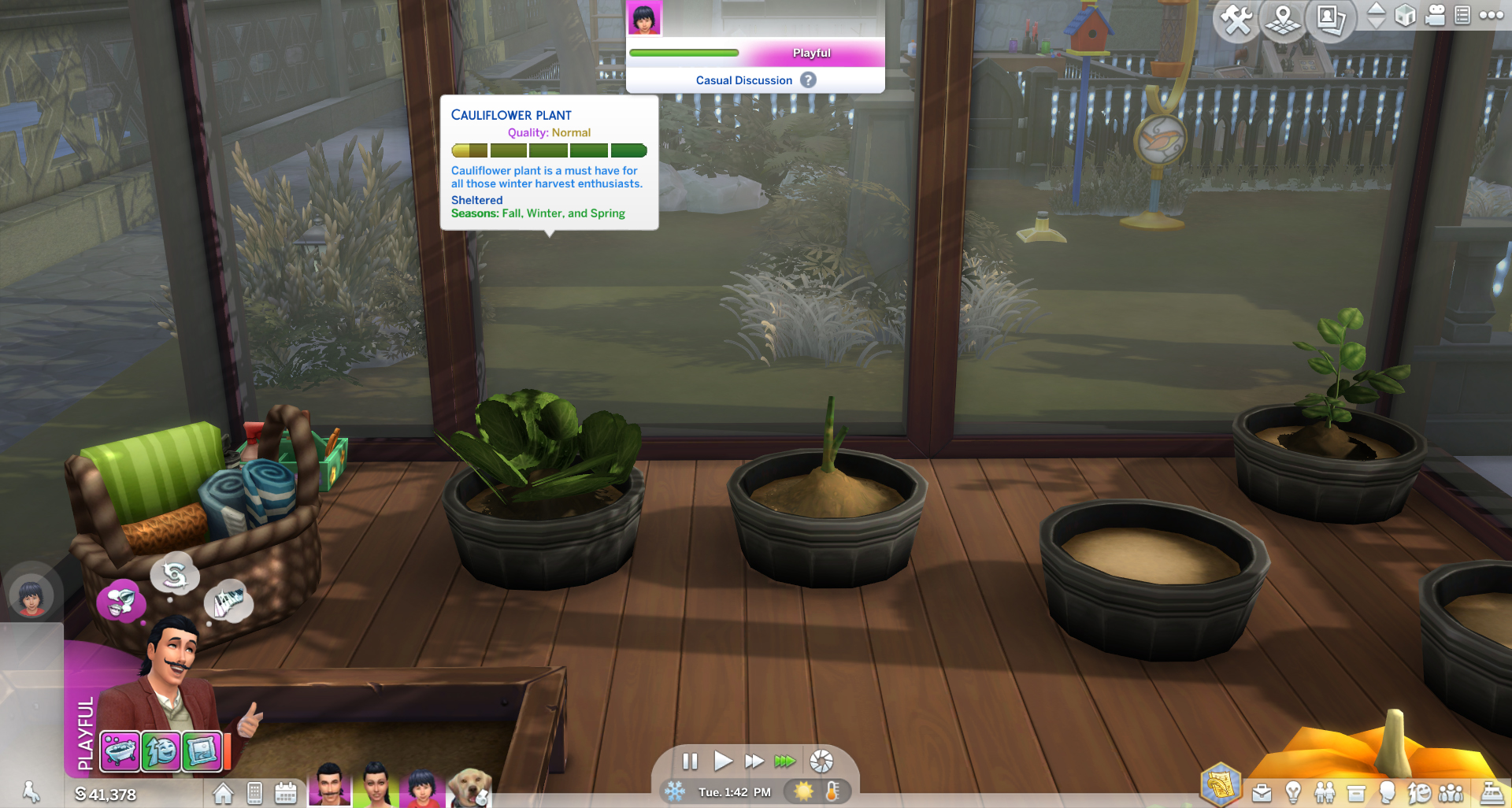
Task: Open the Simology panel head icon
Action: (x=1387, y=792)
